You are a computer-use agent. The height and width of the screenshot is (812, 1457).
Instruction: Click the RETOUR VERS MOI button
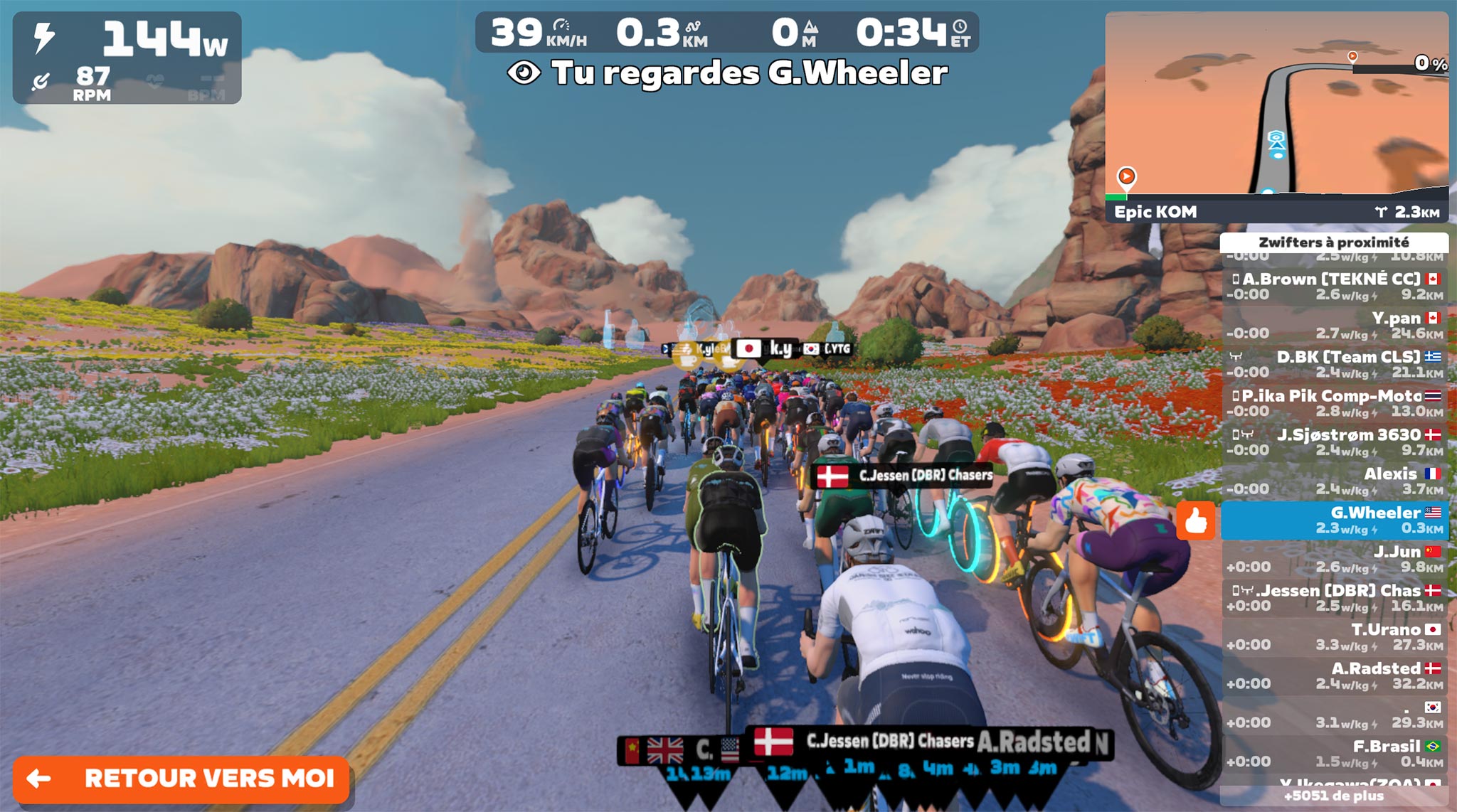tap(181, 779)
